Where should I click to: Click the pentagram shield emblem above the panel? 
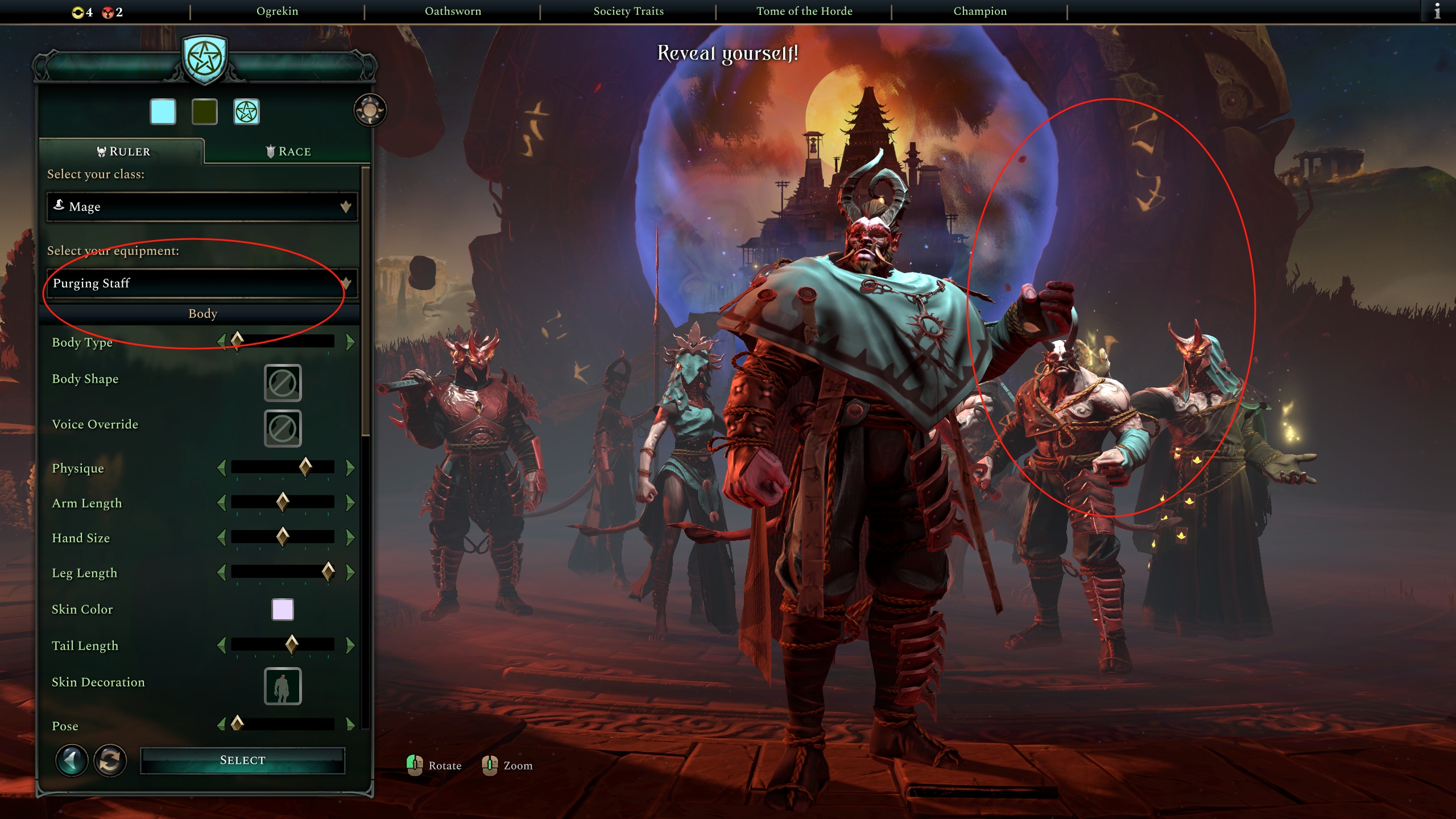(x=205, y=59)
